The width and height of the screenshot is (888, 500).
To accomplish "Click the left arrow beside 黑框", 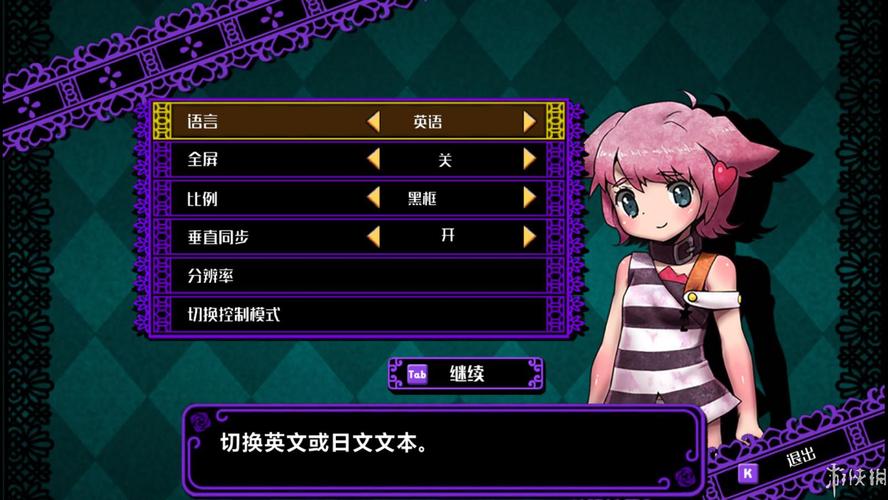I will click(373, 198).
